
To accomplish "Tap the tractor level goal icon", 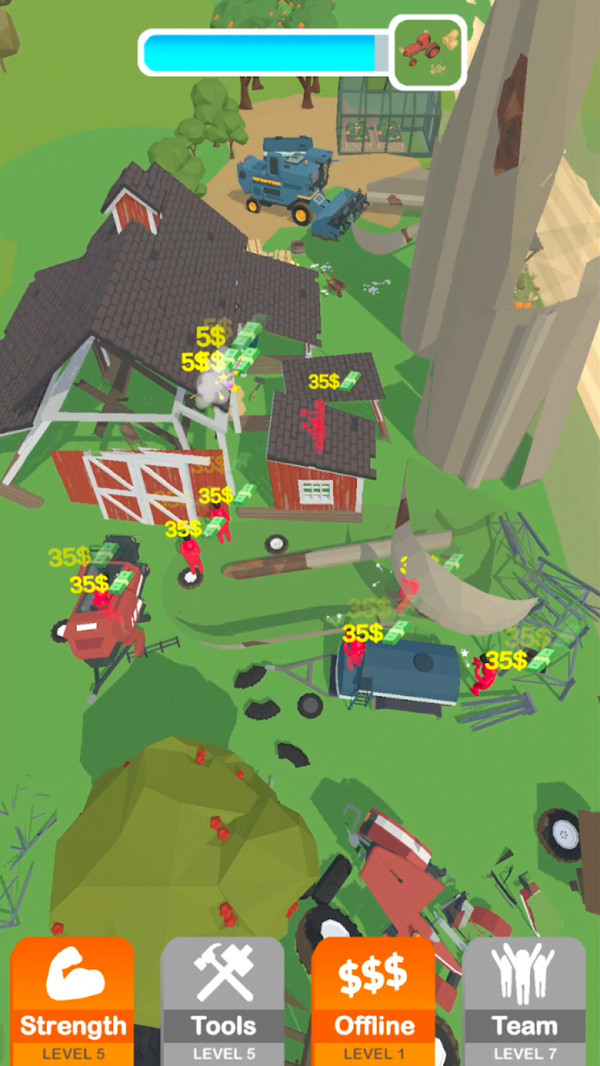I will pos(429,52).
